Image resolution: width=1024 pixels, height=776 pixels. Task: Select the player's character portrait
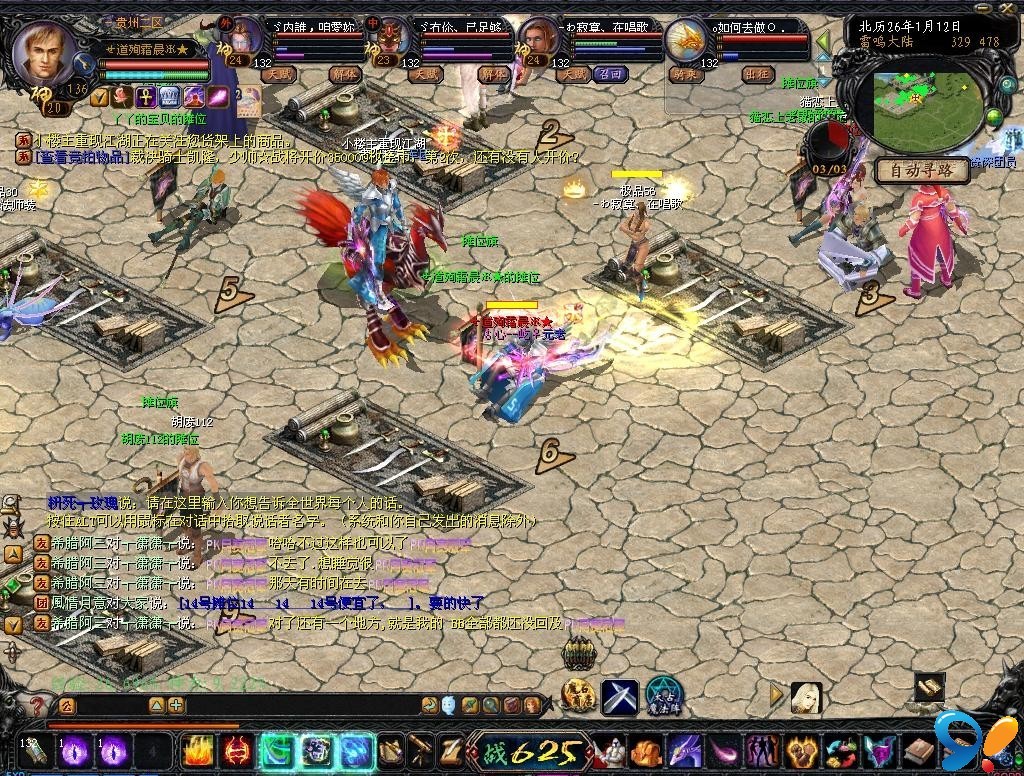47,56
